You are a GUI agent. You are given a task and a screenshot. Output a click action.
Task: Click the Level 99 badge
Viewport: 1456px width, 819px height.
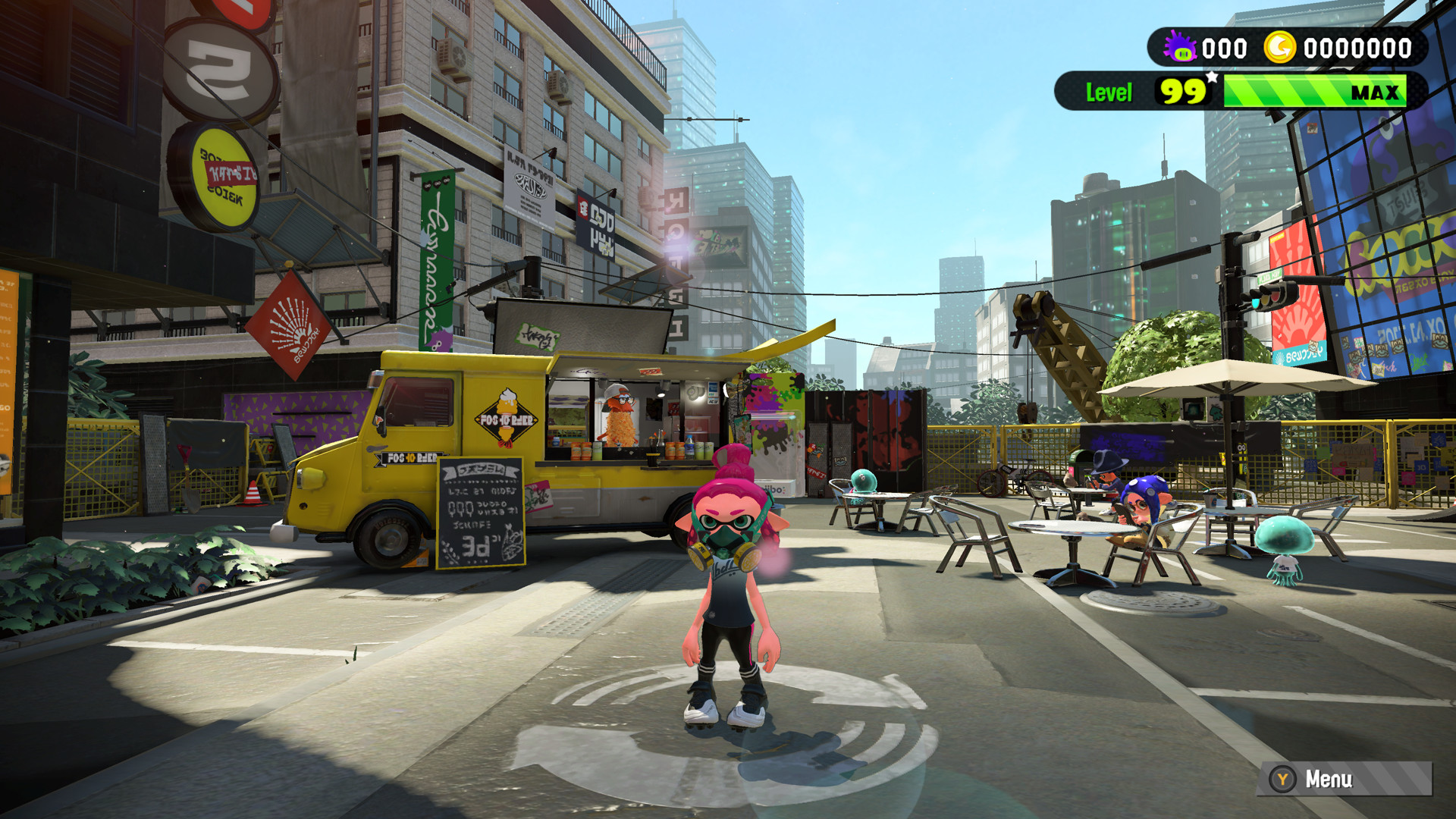tap(1181, 93)
